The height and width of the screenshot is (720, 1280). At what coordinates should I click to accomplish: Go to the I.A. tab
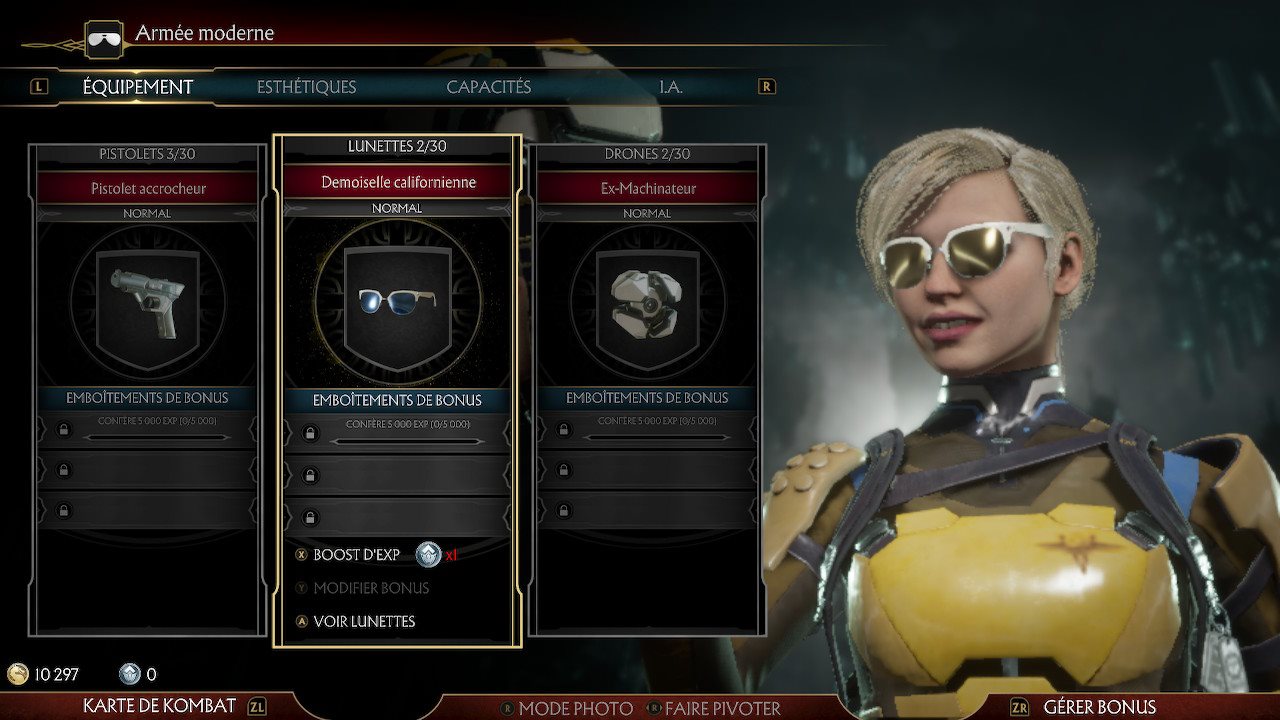point(670,87)
